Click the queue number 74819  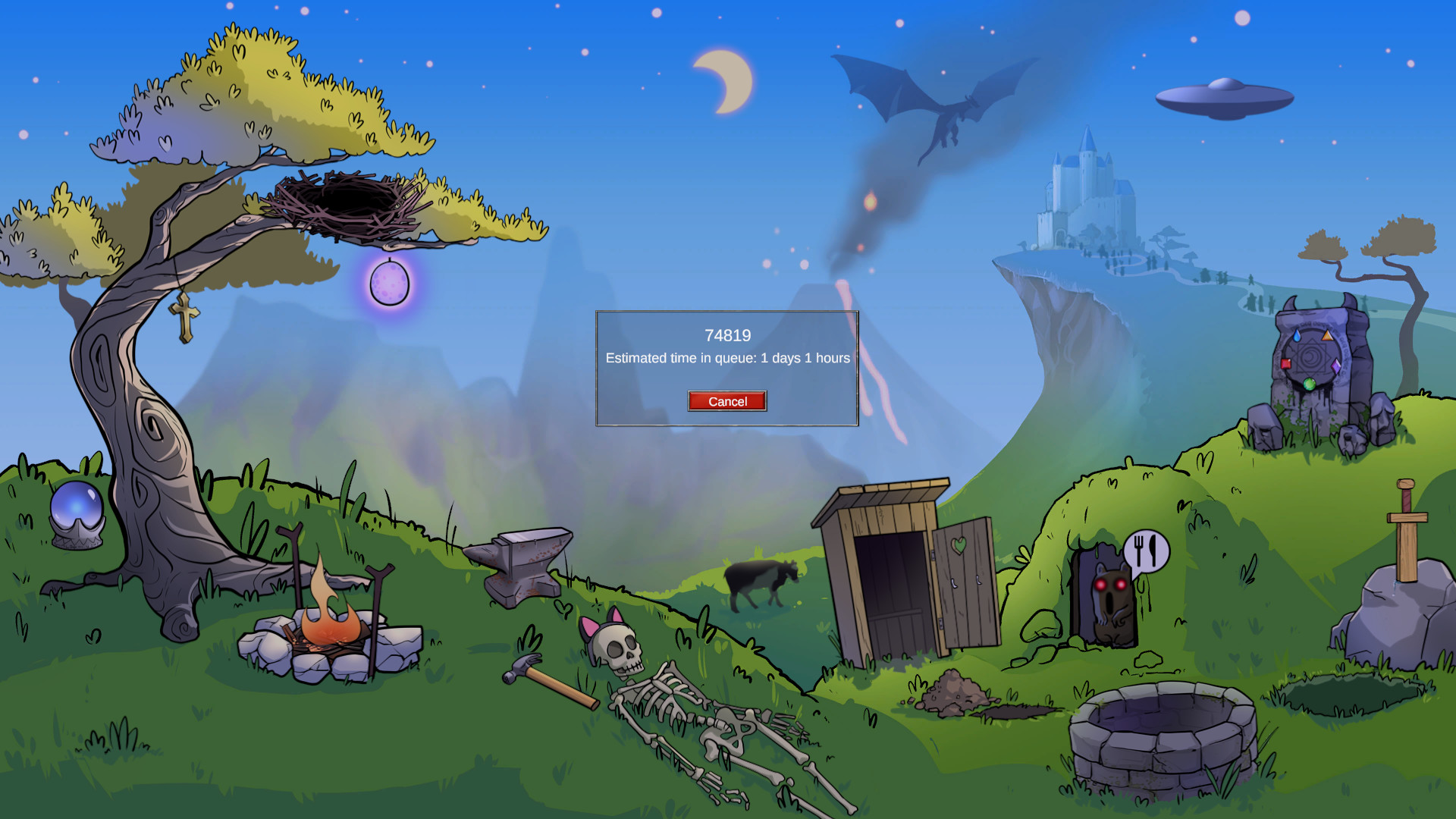point(727,335)
